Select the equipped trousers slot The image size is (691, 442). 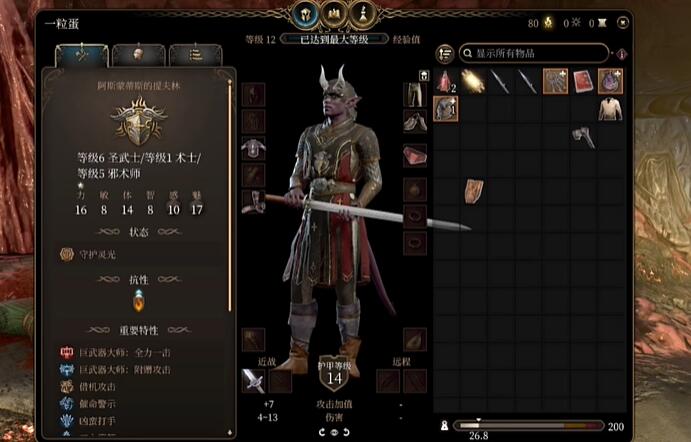tap(415, 94)
